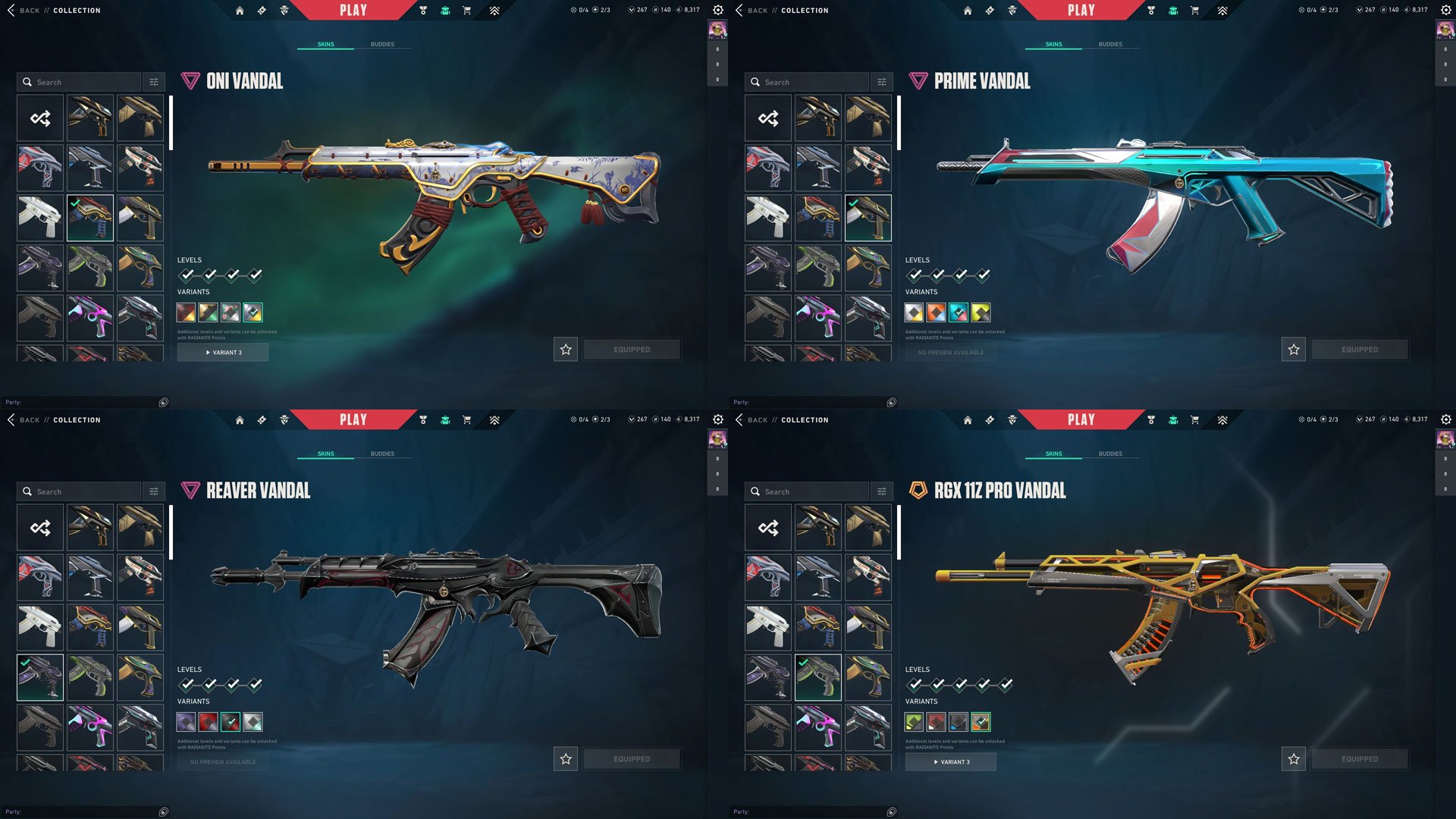Click the store cart icon in top bar

(x=468, y=10)
